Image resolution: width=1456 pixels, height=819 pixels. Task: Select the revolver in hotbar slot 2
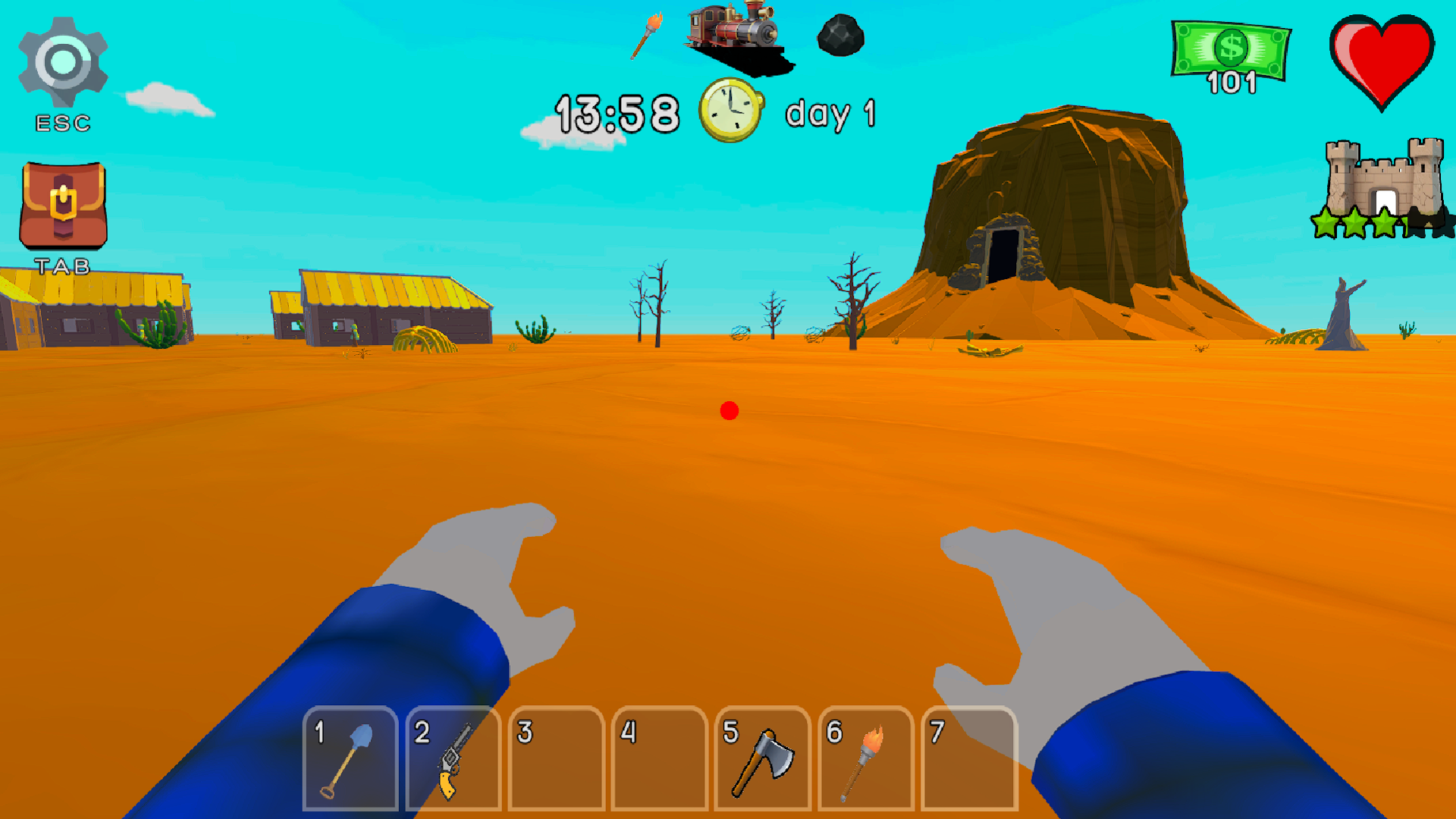click(x=454, y=758)
